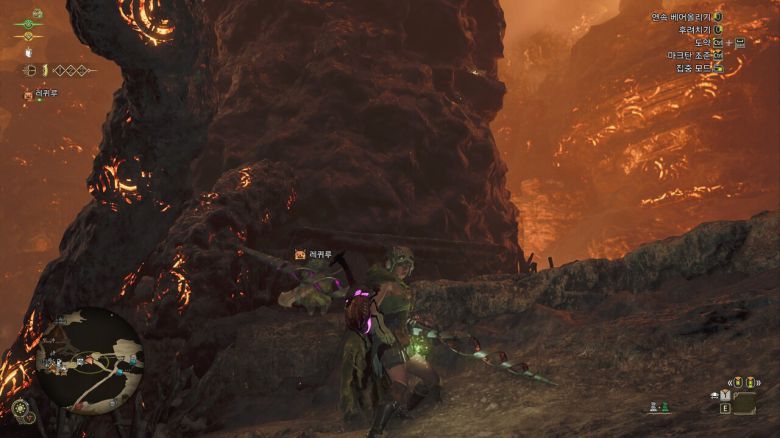Click the time-of-day sun dial icon

click(20, 409)
